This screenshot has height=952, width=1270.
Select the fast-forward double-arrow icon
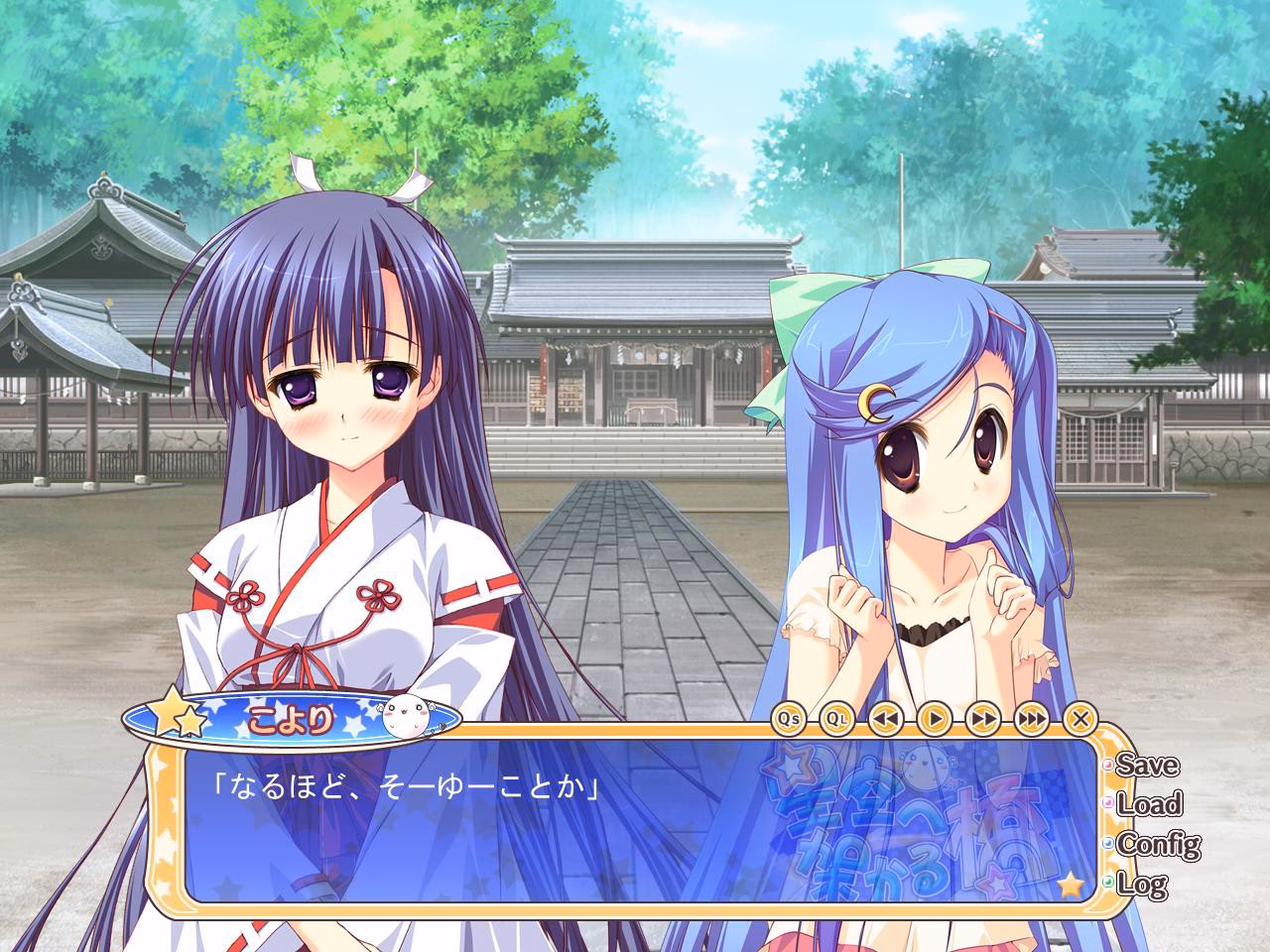984,717
